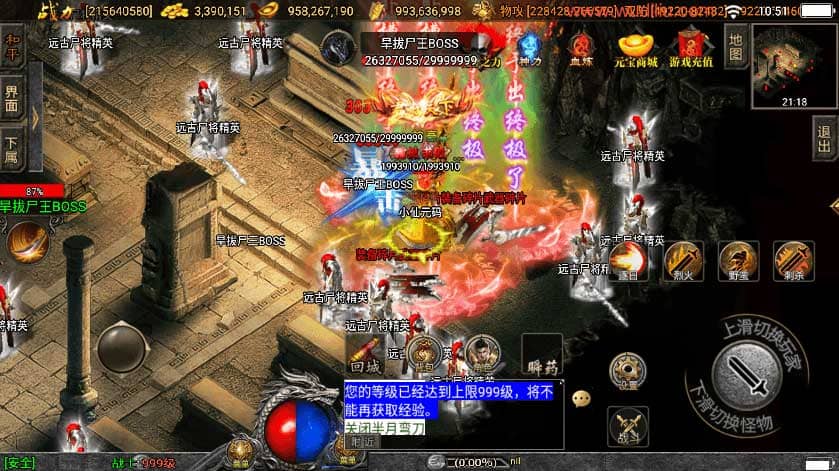Select the 界面 side tab
The width and height of the screenshot is (839, 471).
tap(12, 98)
